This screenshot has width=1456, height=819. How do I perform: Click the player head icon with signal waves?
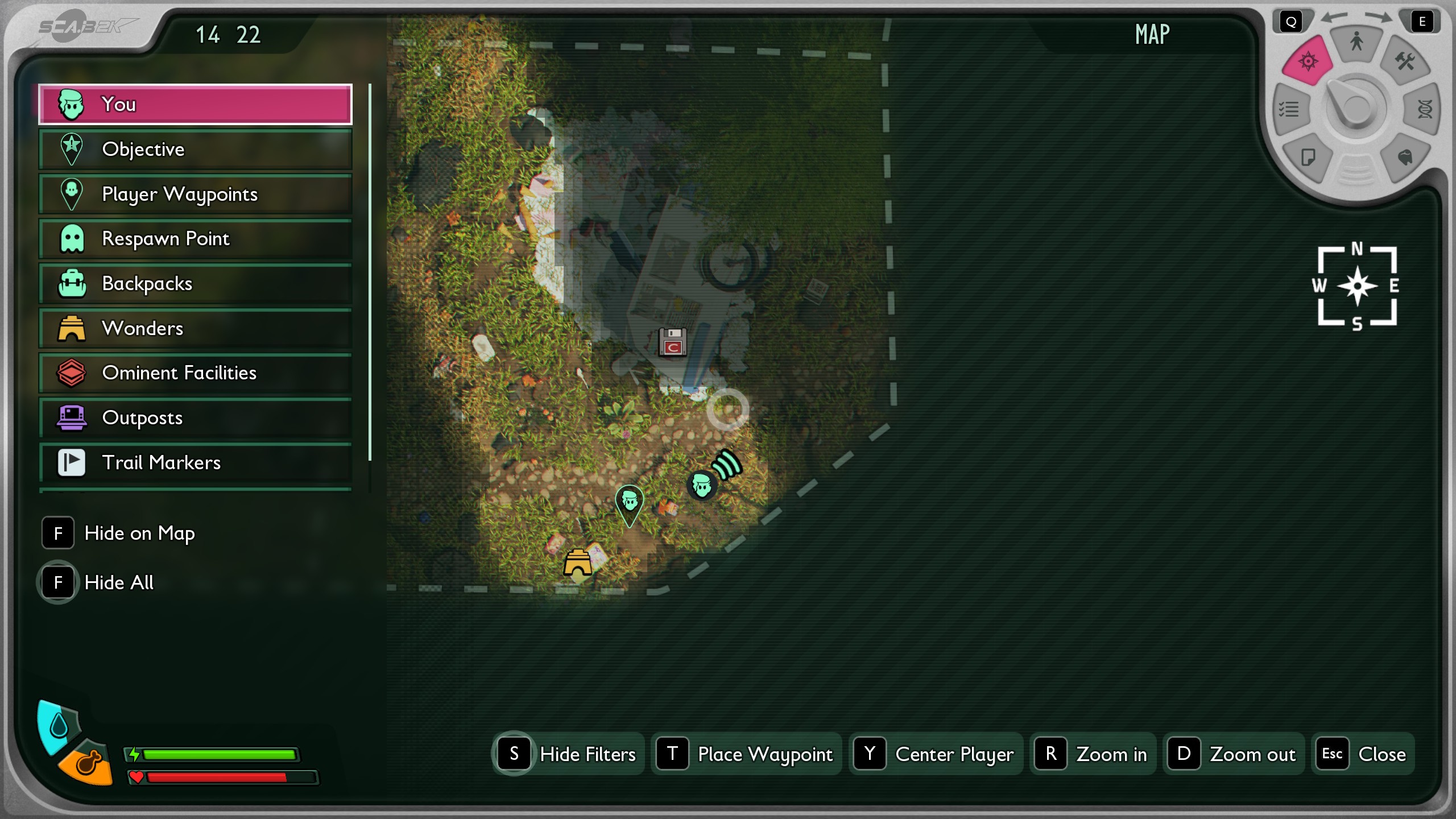[x=702, y=486]
